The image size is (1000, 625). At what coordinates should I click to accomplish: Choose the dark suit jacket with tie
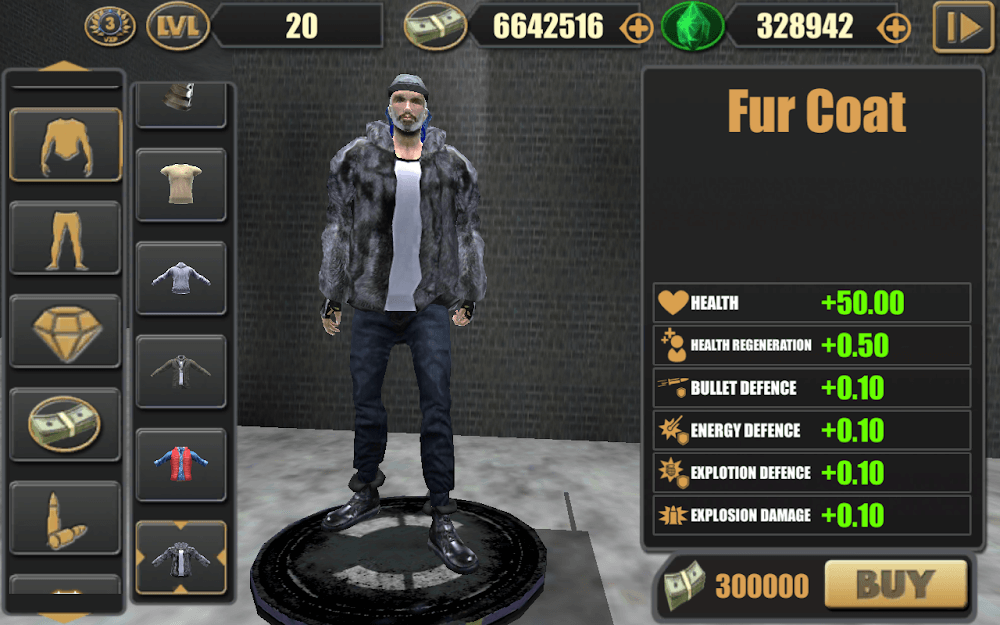point(181,371)
